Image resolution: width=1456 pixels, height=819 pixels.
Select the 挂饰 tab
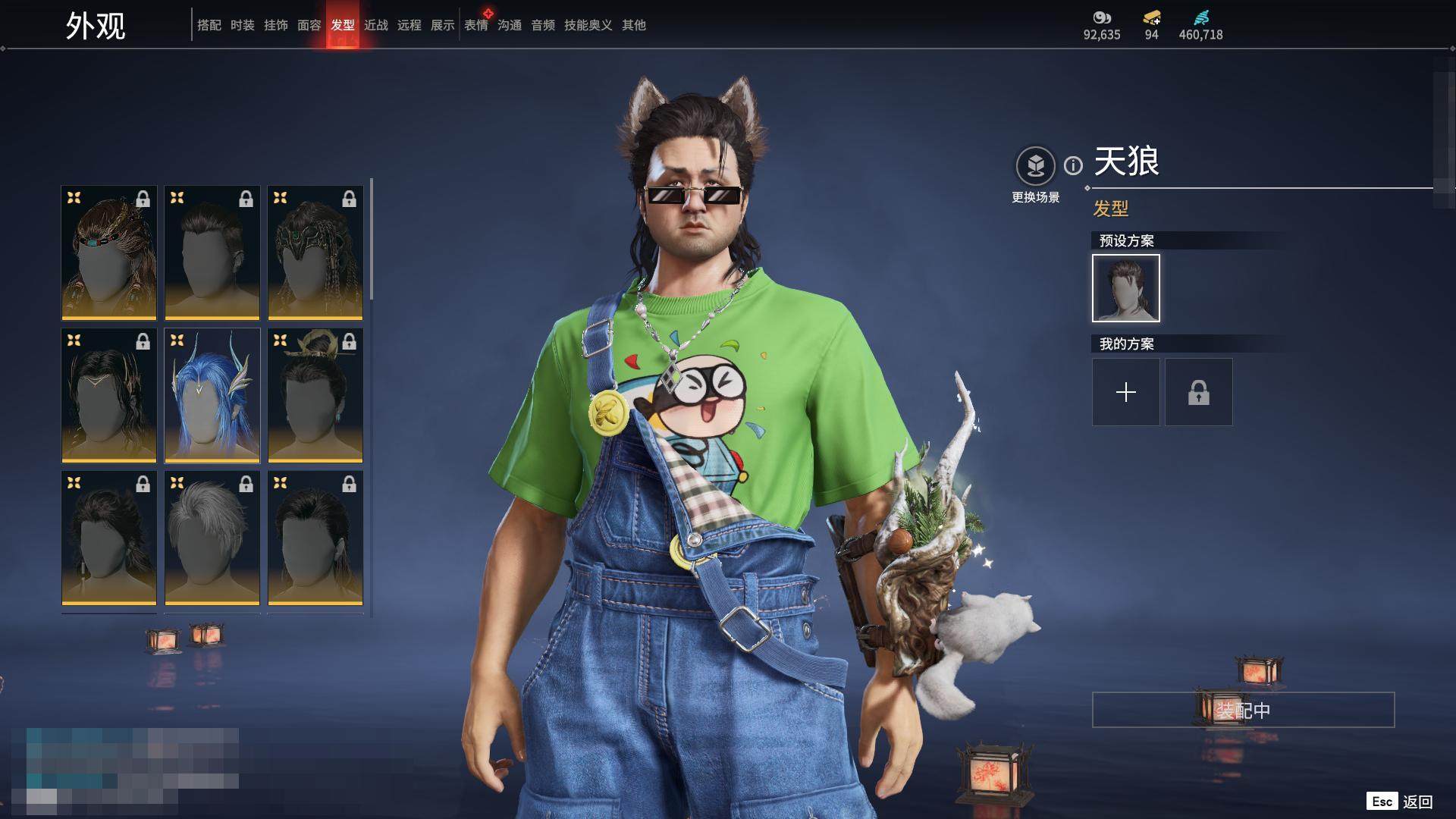(276, 25)
